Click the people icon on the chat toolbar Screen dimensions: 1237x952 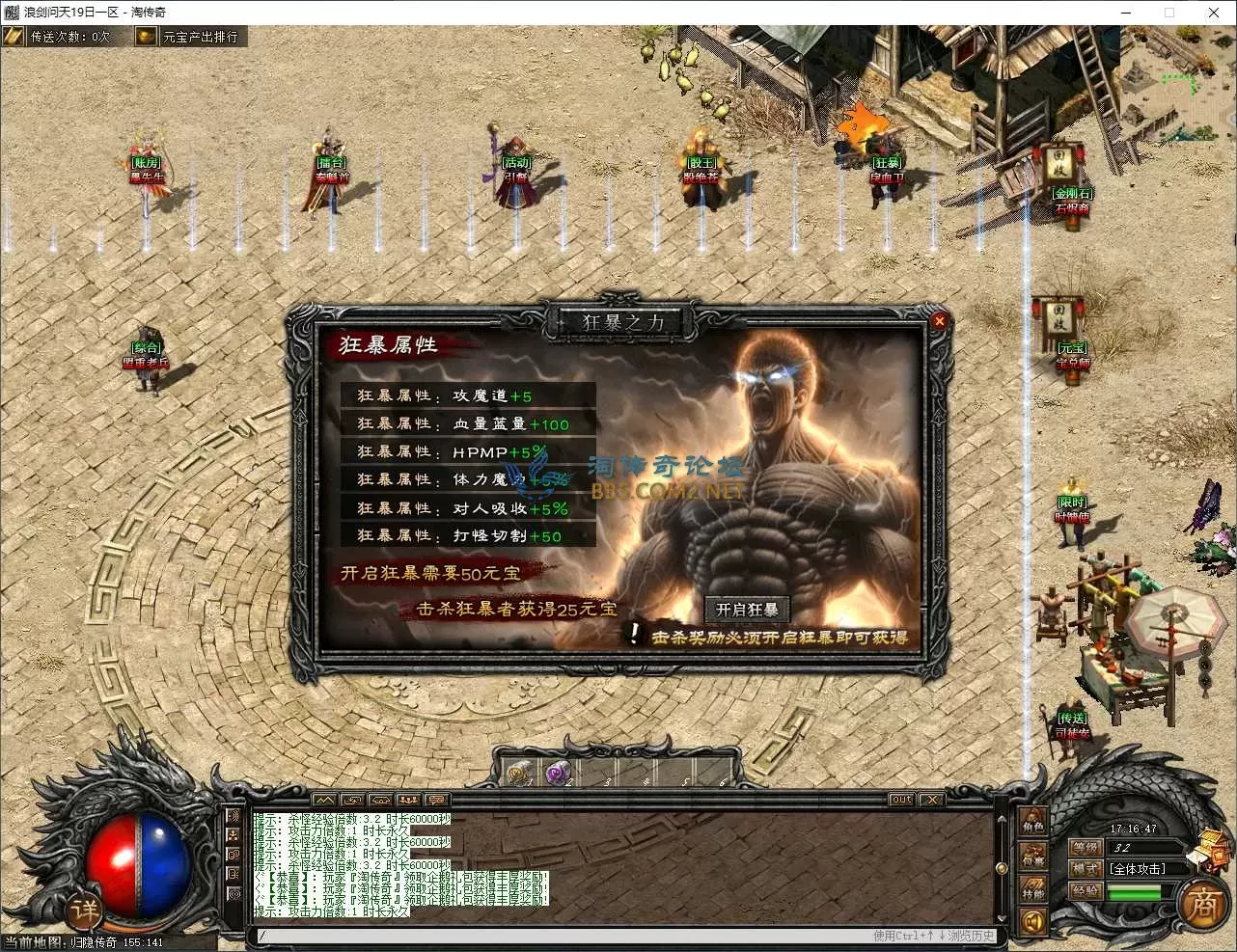pyautogui.click(x=408, y=800)
